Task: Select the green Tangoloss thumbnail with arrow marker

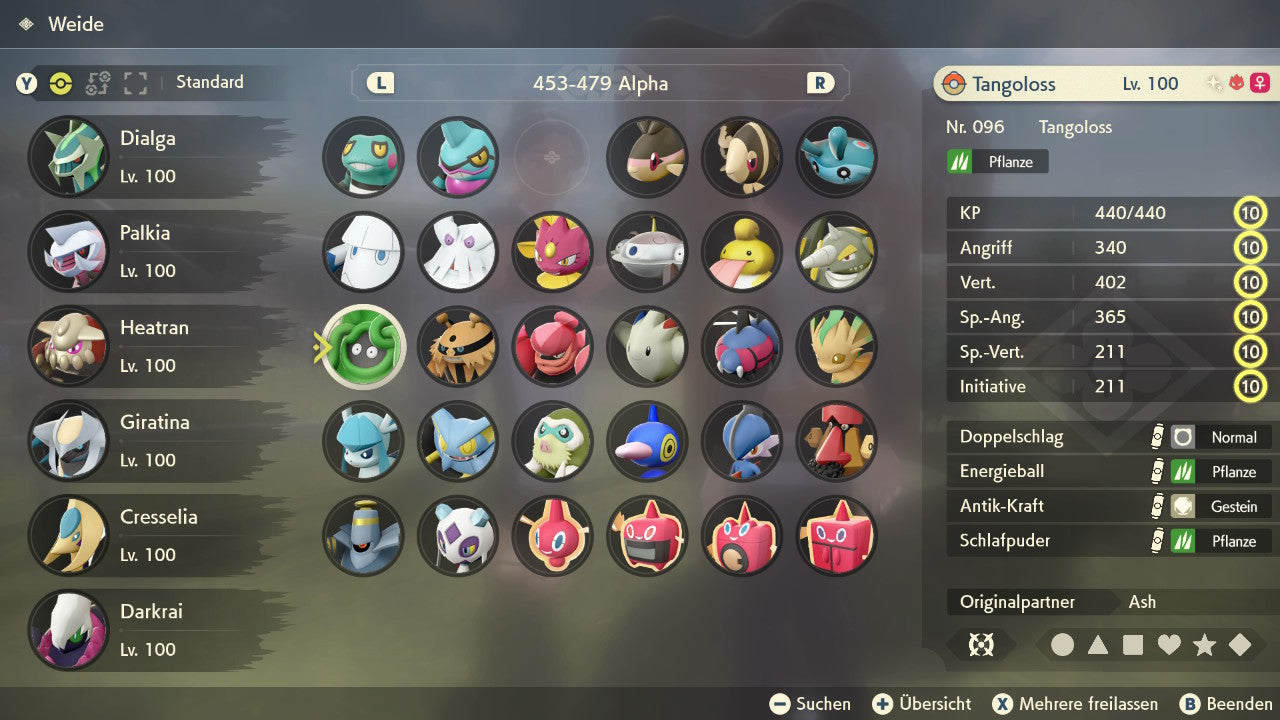Action: point(362,346)
